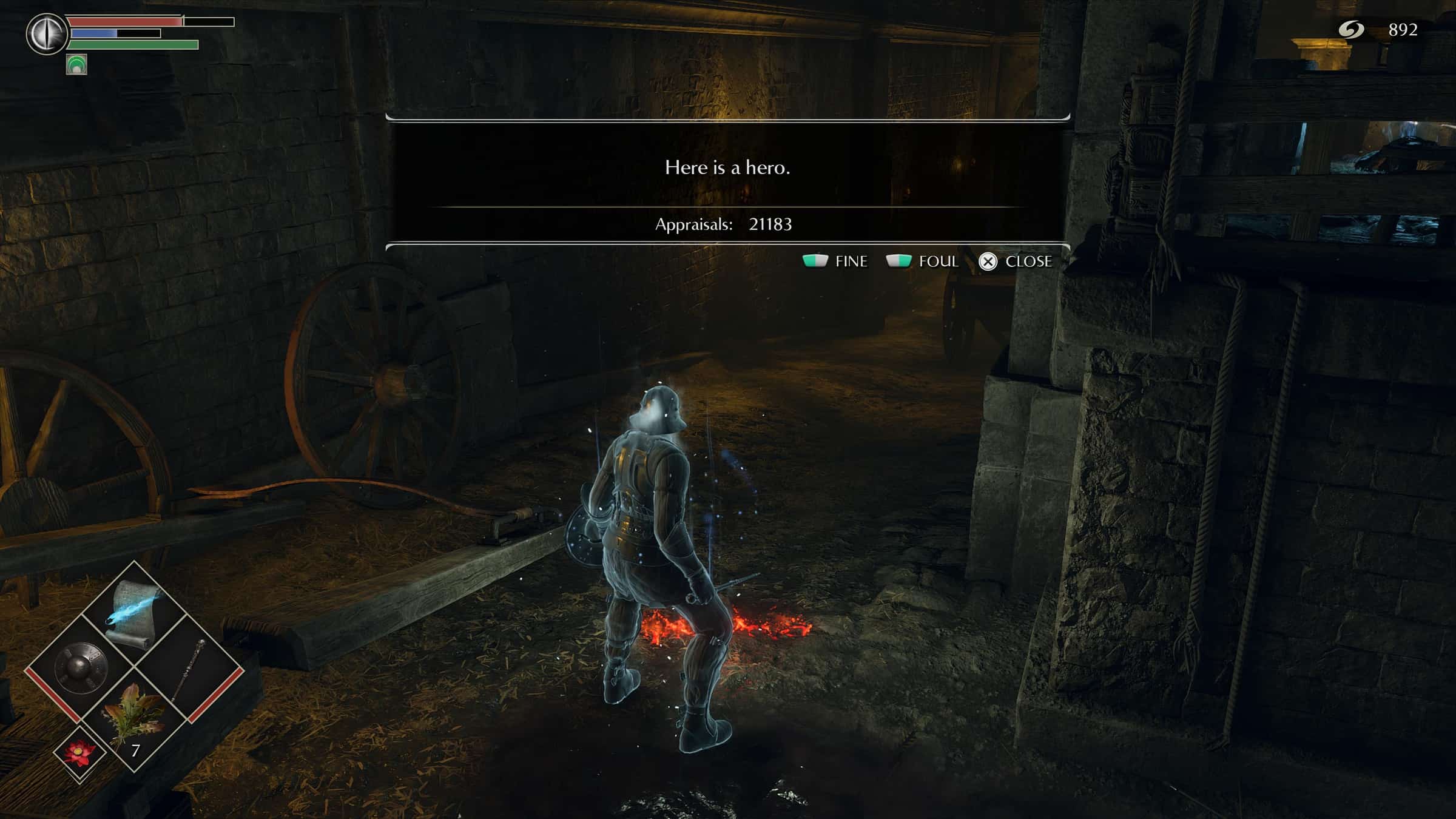
Task: Click the red health bar top left
Action: (x=124, y=21)
